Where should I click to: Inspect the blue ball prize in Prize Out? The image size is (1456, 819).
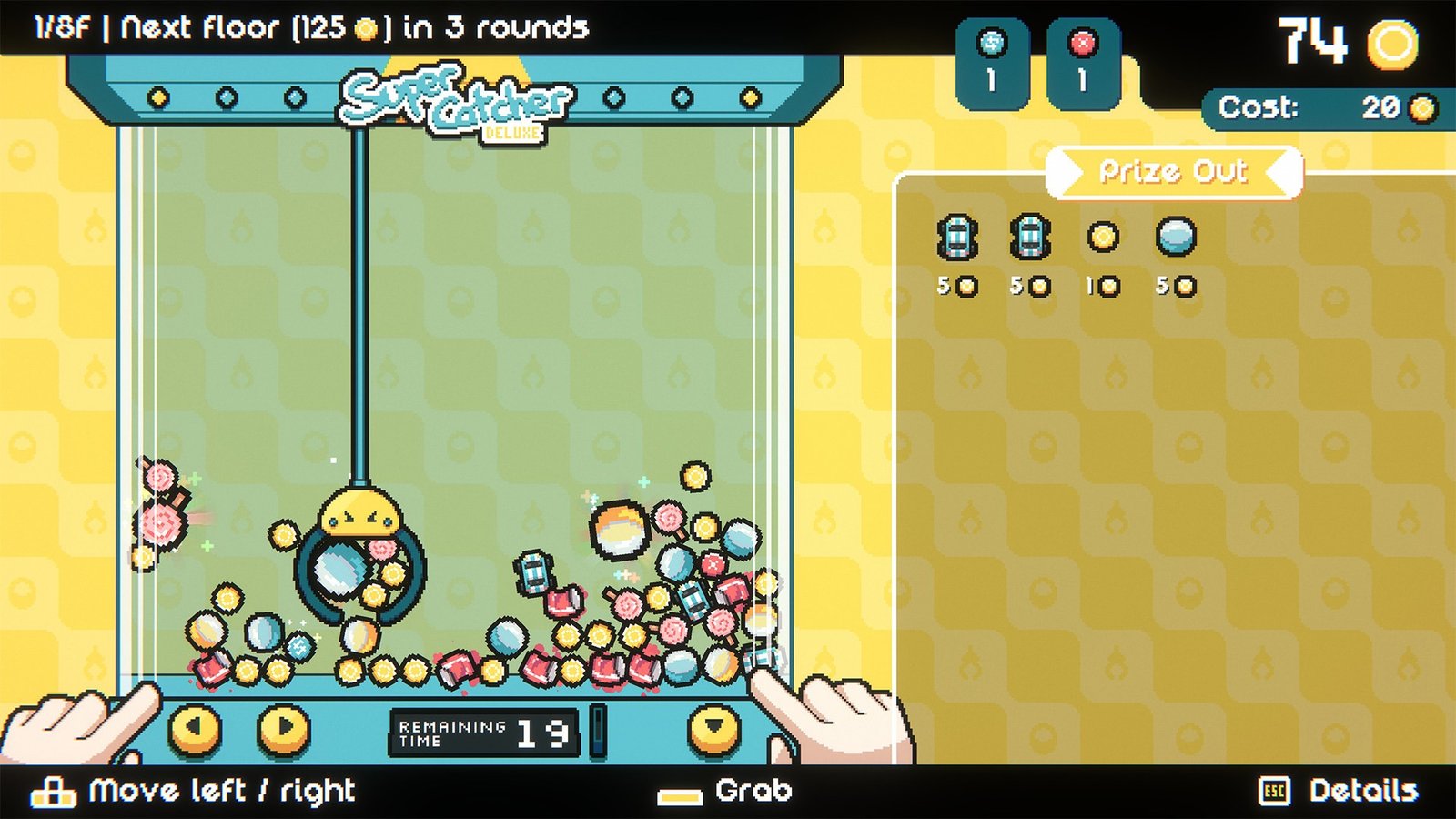(x=1176, y=238)
